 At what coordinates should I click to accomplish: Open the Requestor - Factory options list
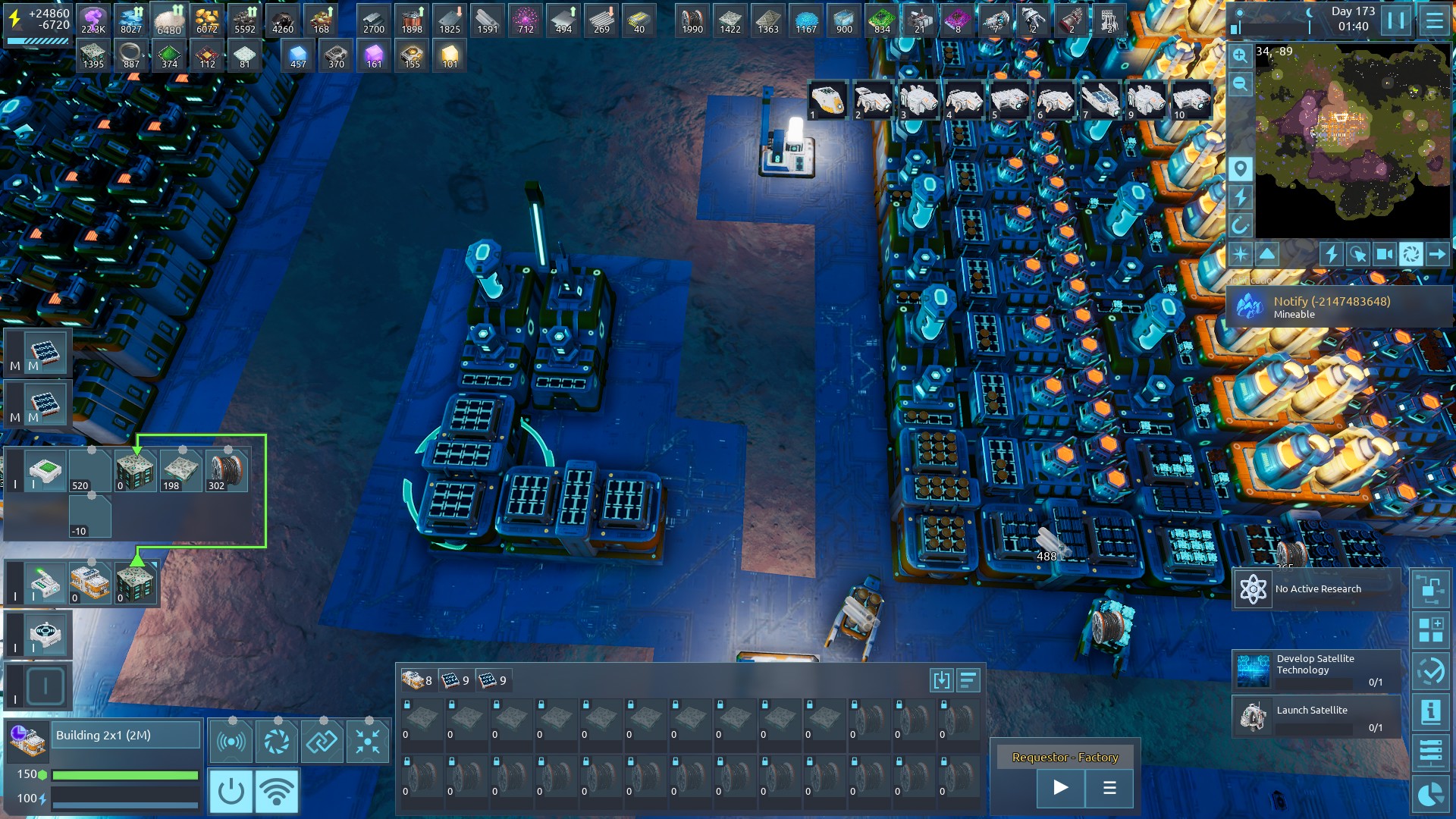[x=1109, y=788]
